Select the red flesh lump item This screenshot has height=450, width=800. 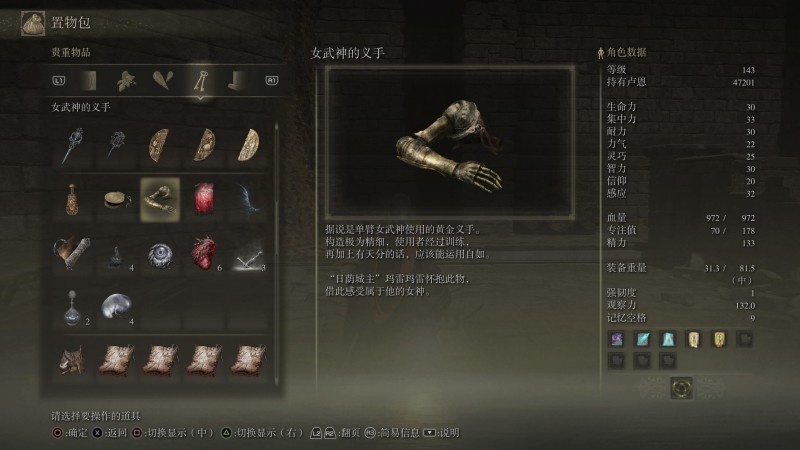[x=204, y=197]
